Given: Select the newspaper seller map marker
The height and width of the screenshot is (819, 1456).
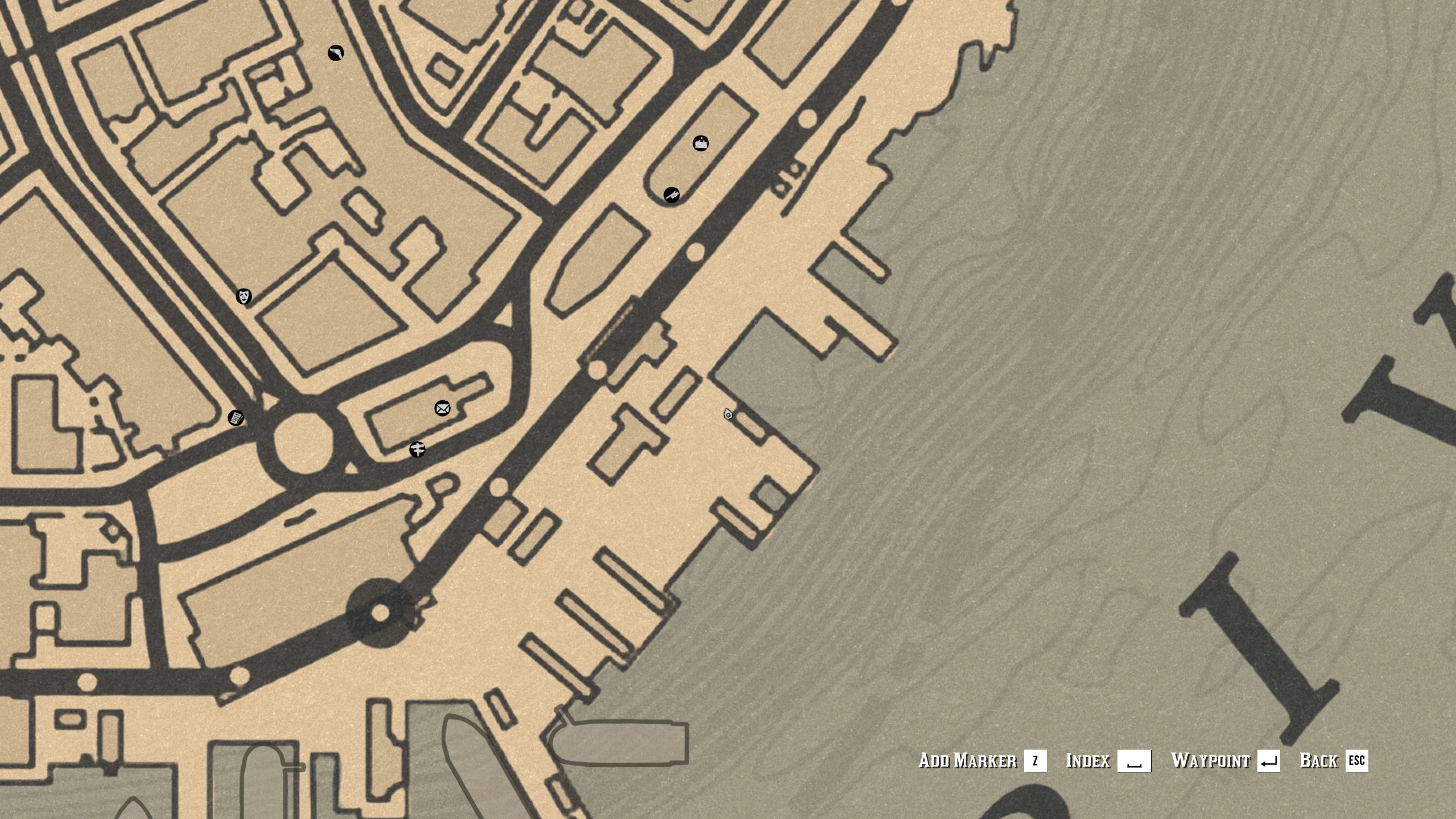Looking at the screenshot, I should (236, 418).
